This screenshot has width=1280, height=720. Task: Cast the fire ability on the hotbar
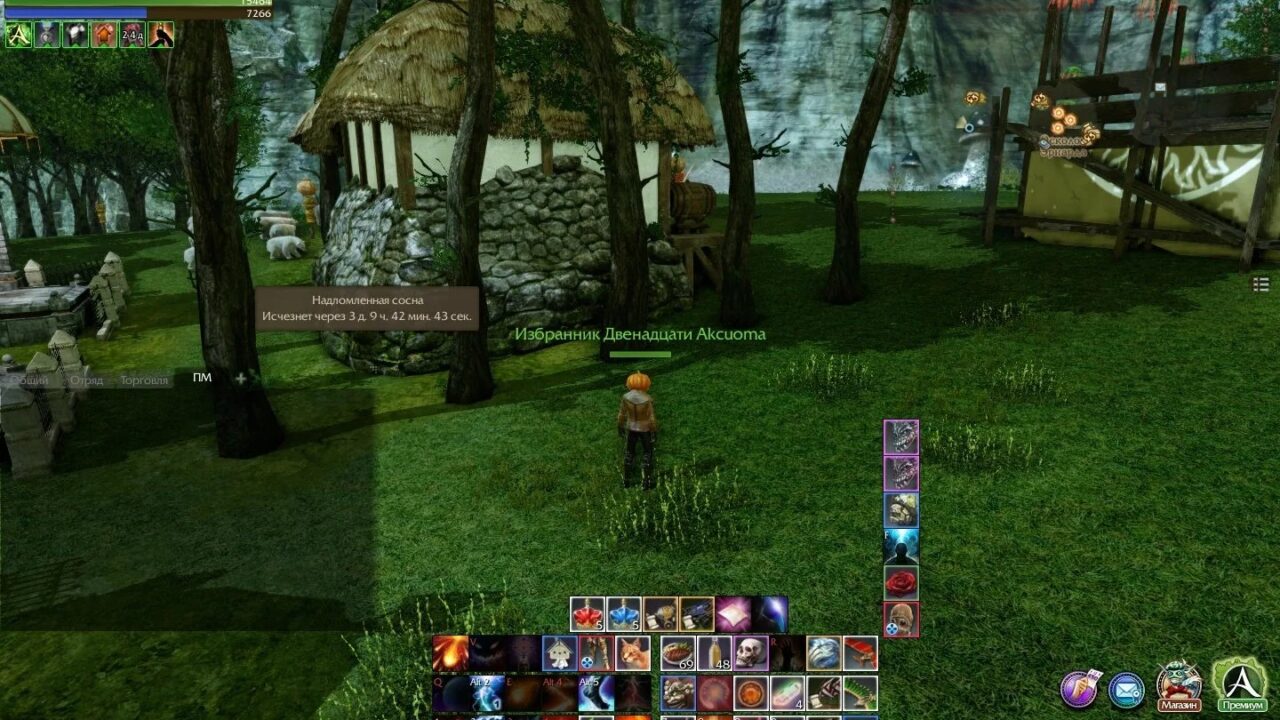(x=451, y=653)
